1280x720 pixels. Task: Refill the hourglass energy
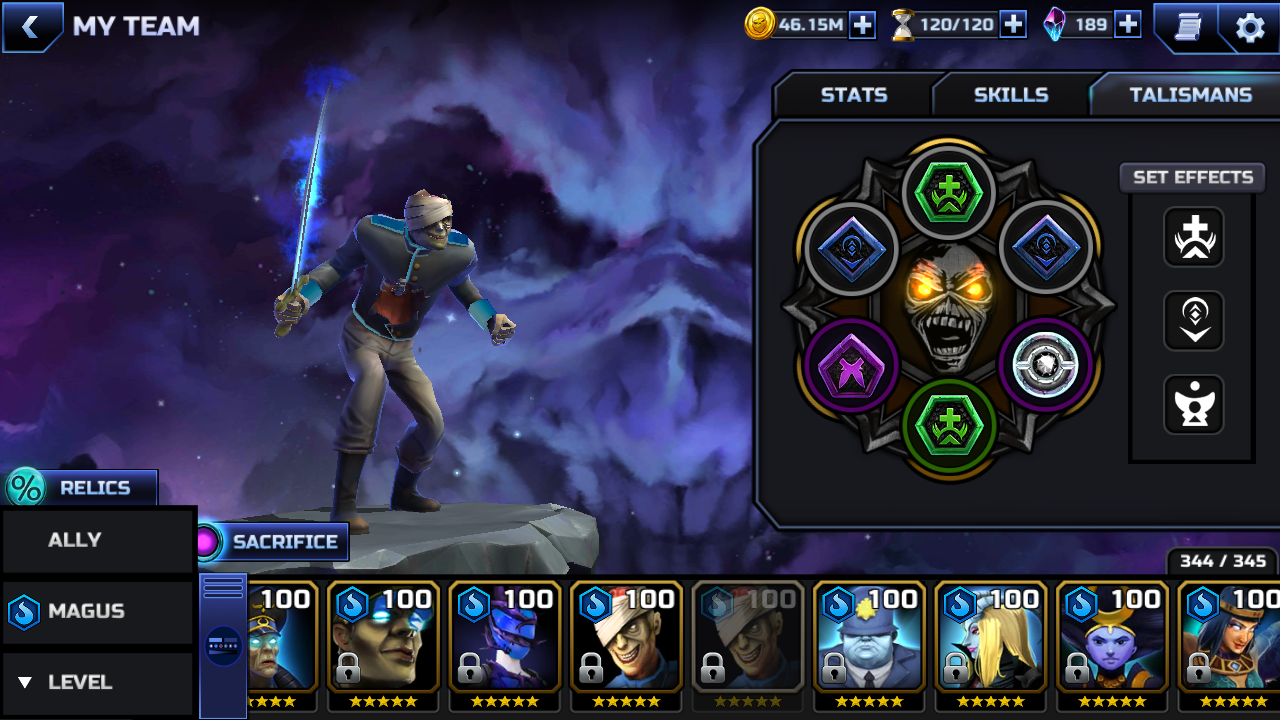[1013, 25]
